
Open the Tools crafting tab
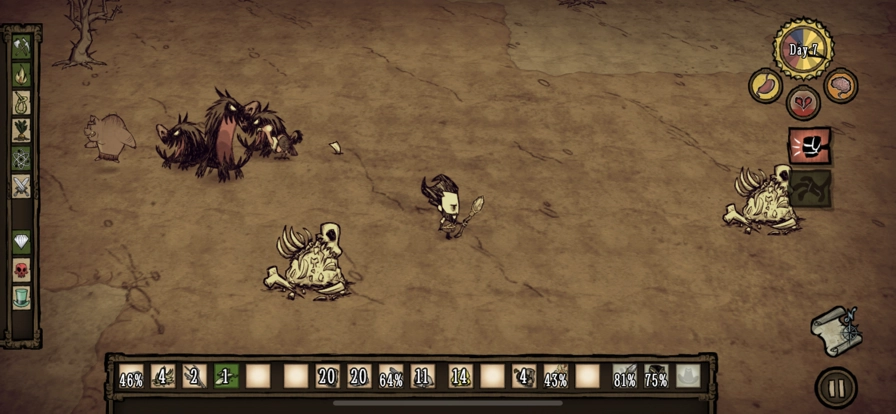21,45
